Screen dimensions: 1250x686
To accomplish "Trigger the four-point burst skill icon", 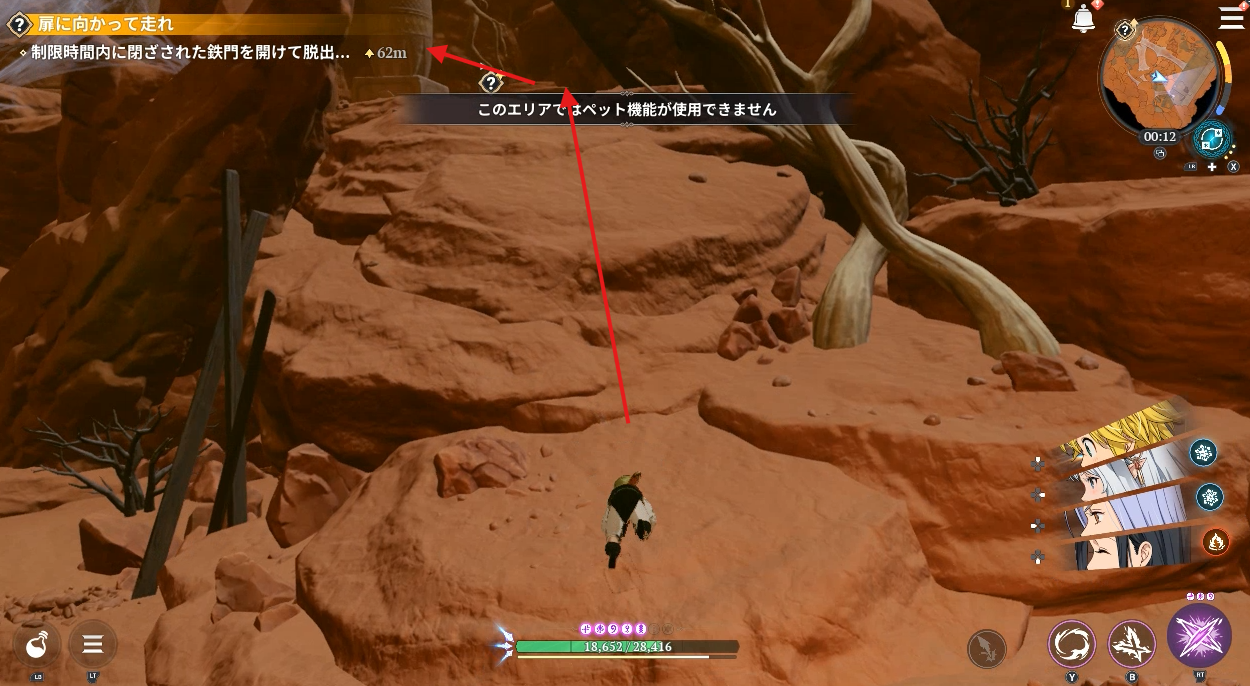I will (1132, 645).
